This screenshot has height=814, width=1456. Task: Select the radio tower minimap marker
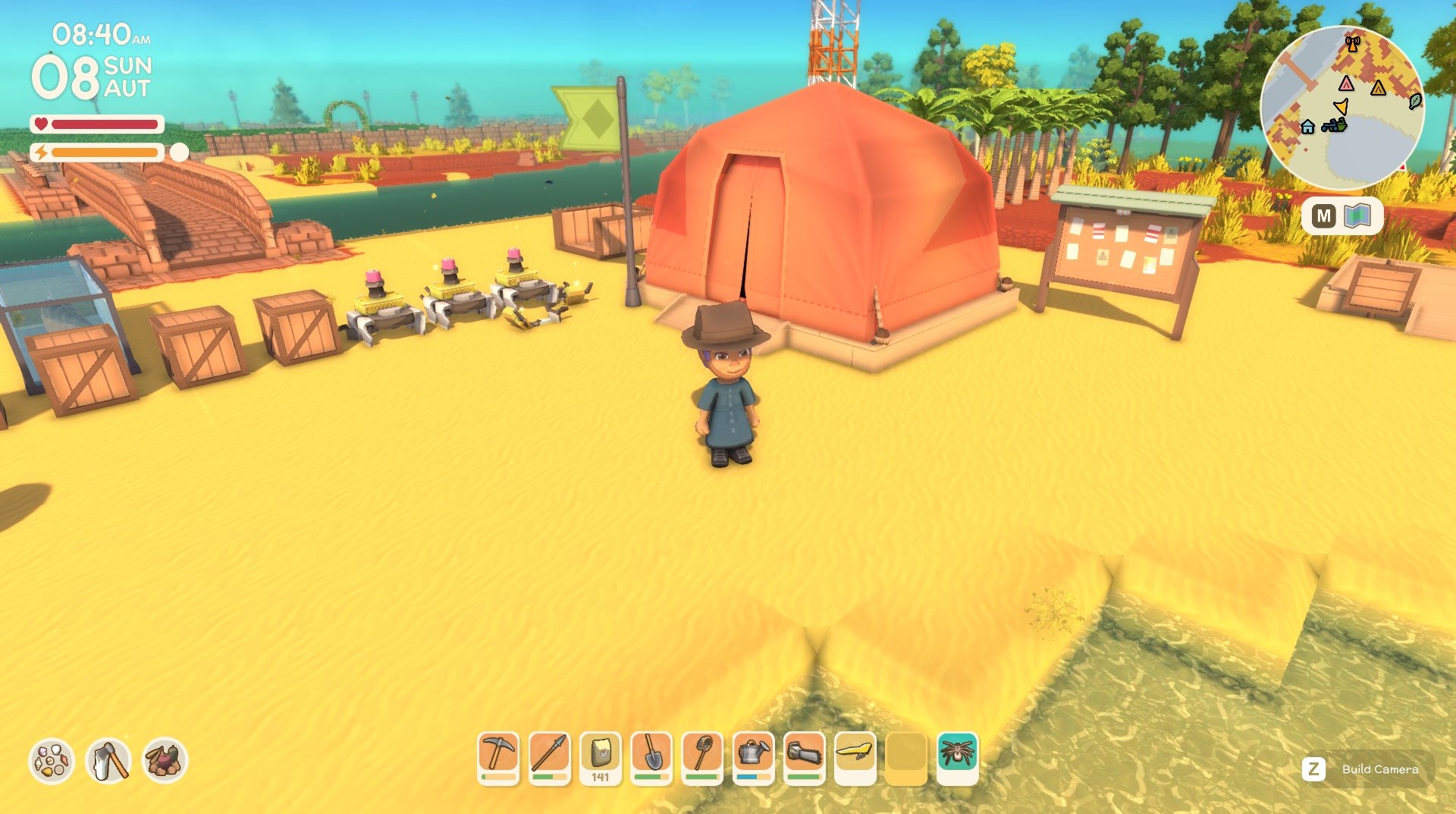point(1352,43)
